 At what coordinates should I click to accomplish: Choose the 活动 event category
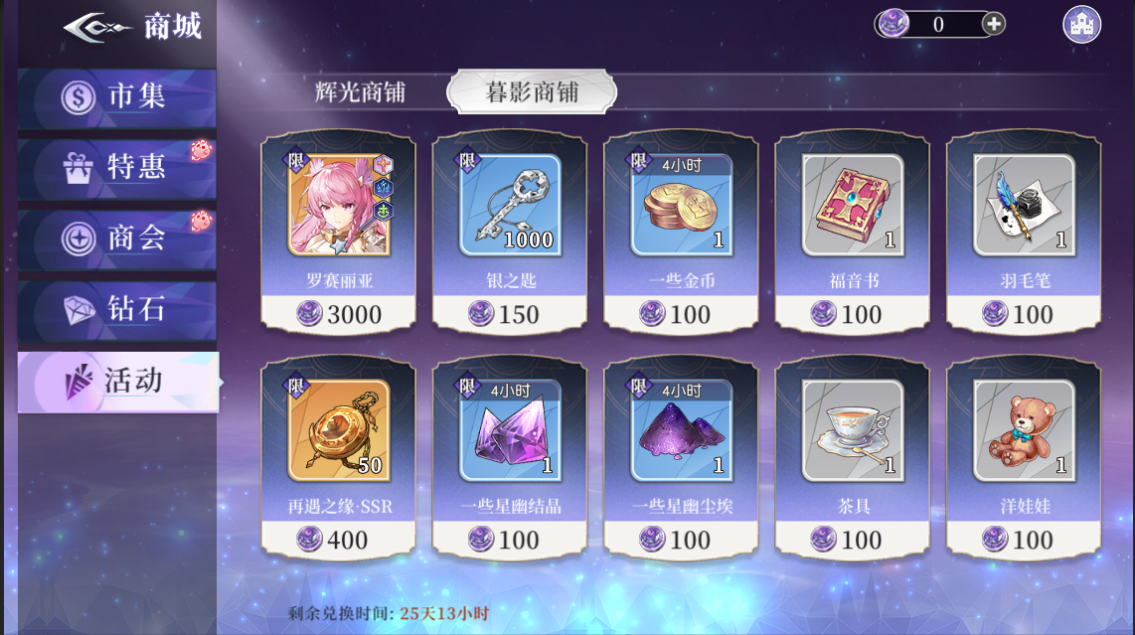117,381
